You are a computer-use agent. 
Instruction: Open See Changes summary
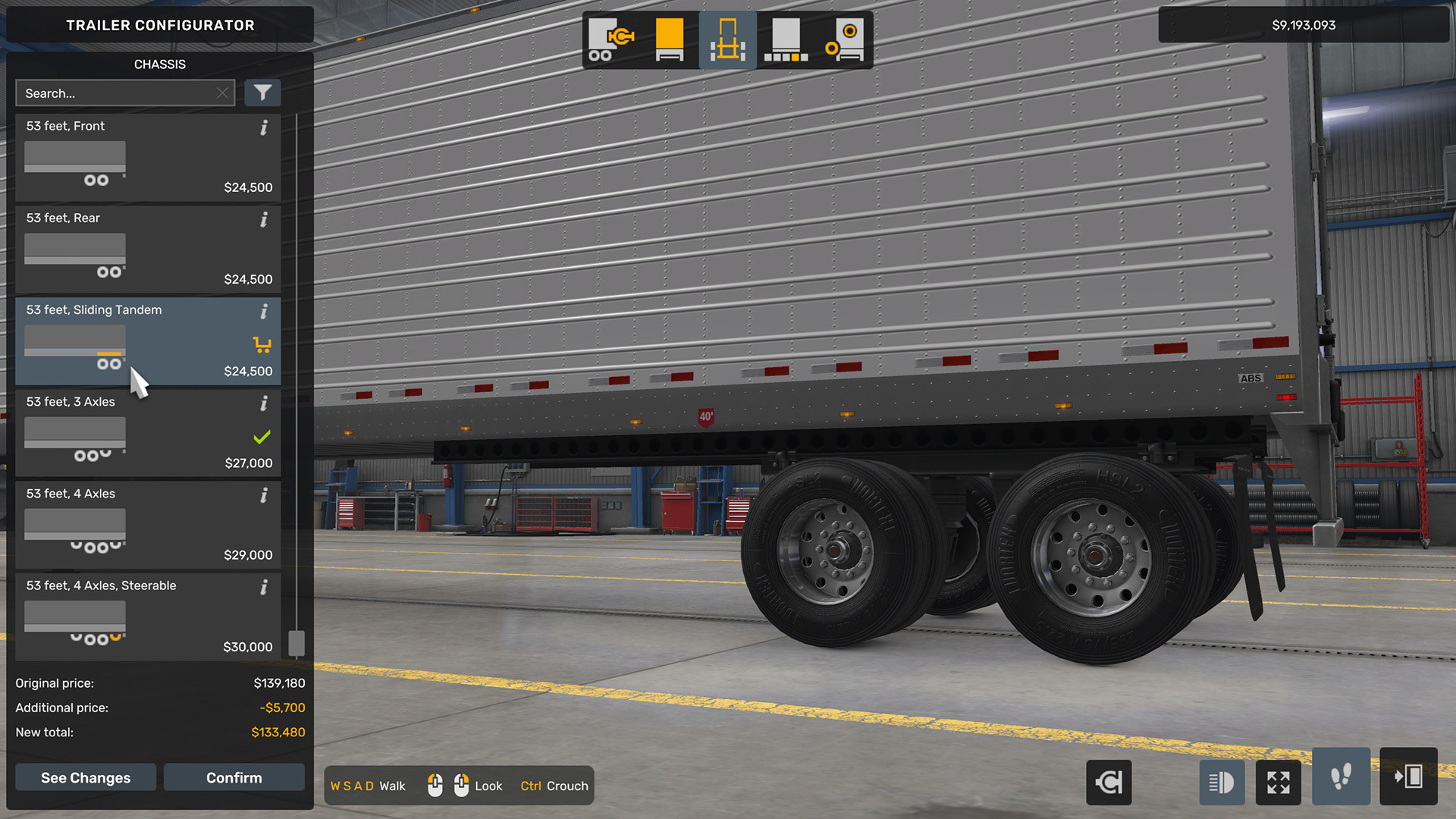coord(86,777)
